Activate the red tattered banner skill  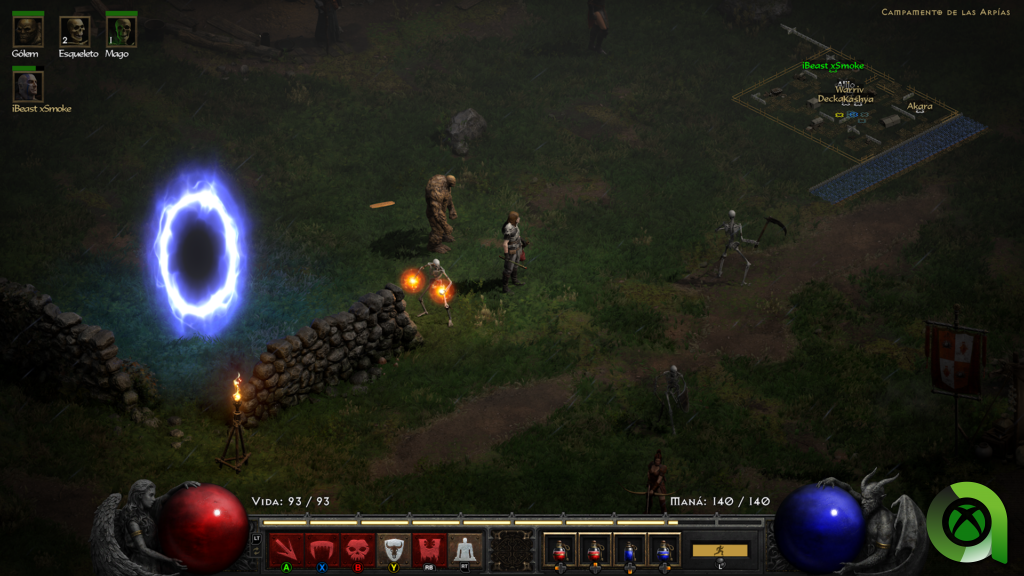(429, 549)
